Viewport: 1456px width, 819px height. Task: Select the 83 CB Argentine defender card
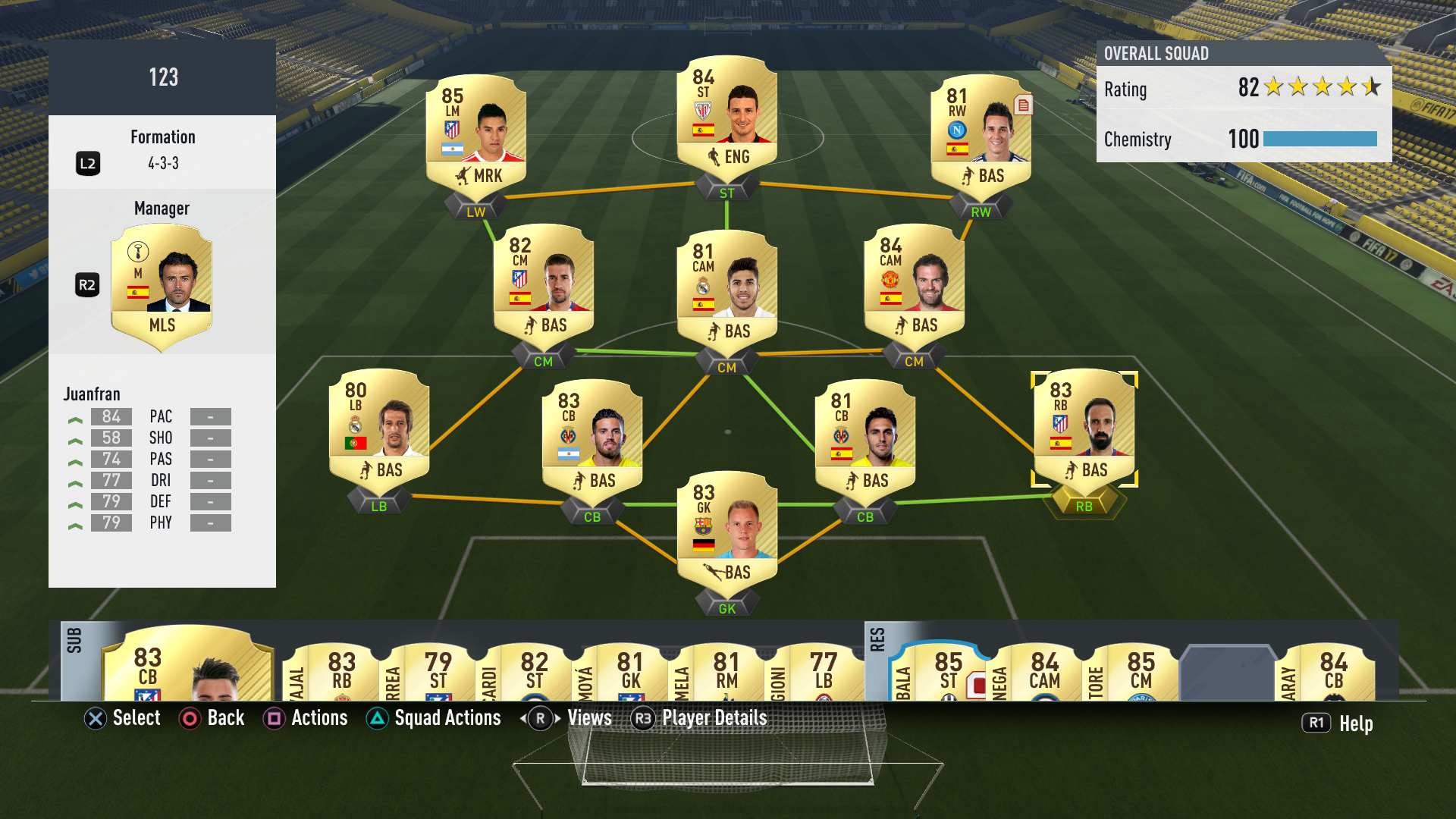592,438
